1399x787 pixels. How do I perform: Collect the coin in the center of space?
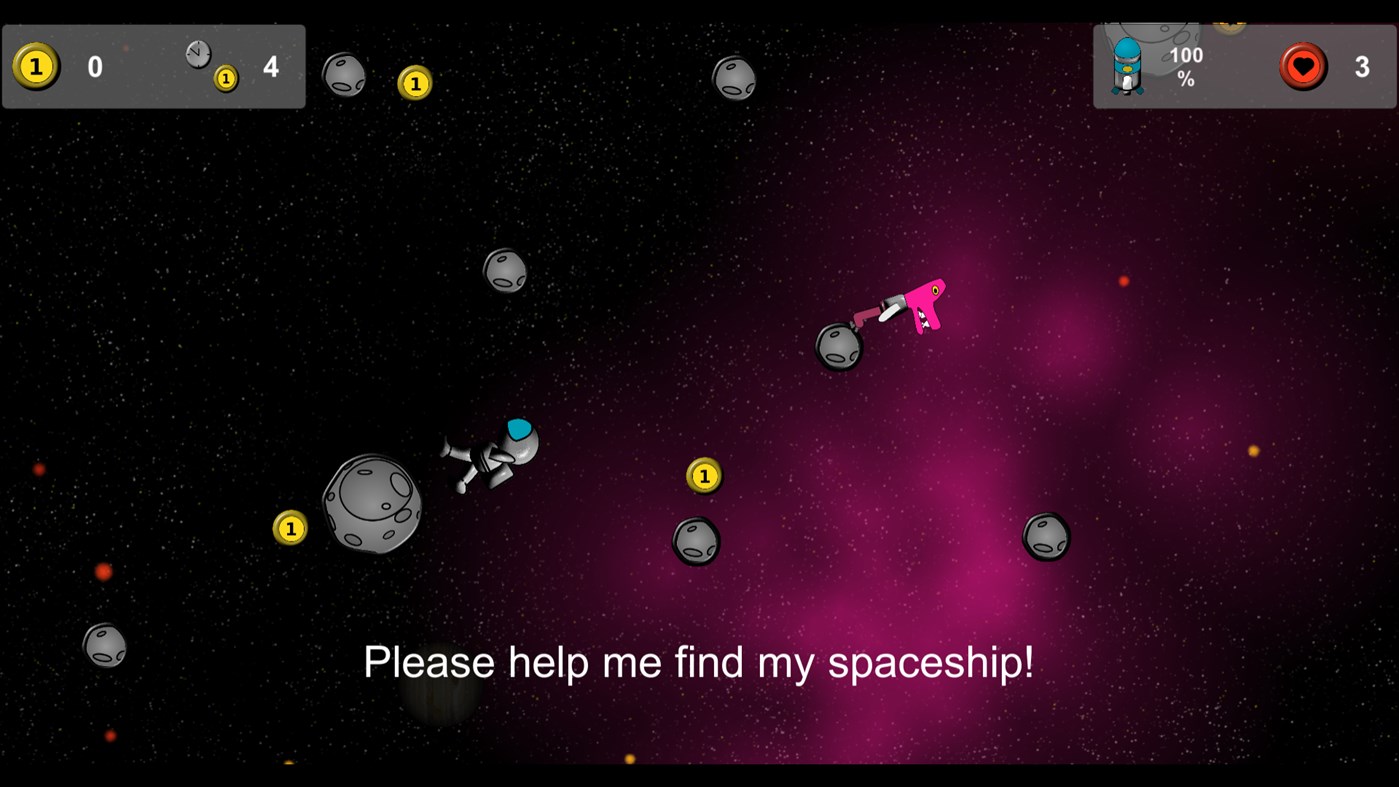703,476
